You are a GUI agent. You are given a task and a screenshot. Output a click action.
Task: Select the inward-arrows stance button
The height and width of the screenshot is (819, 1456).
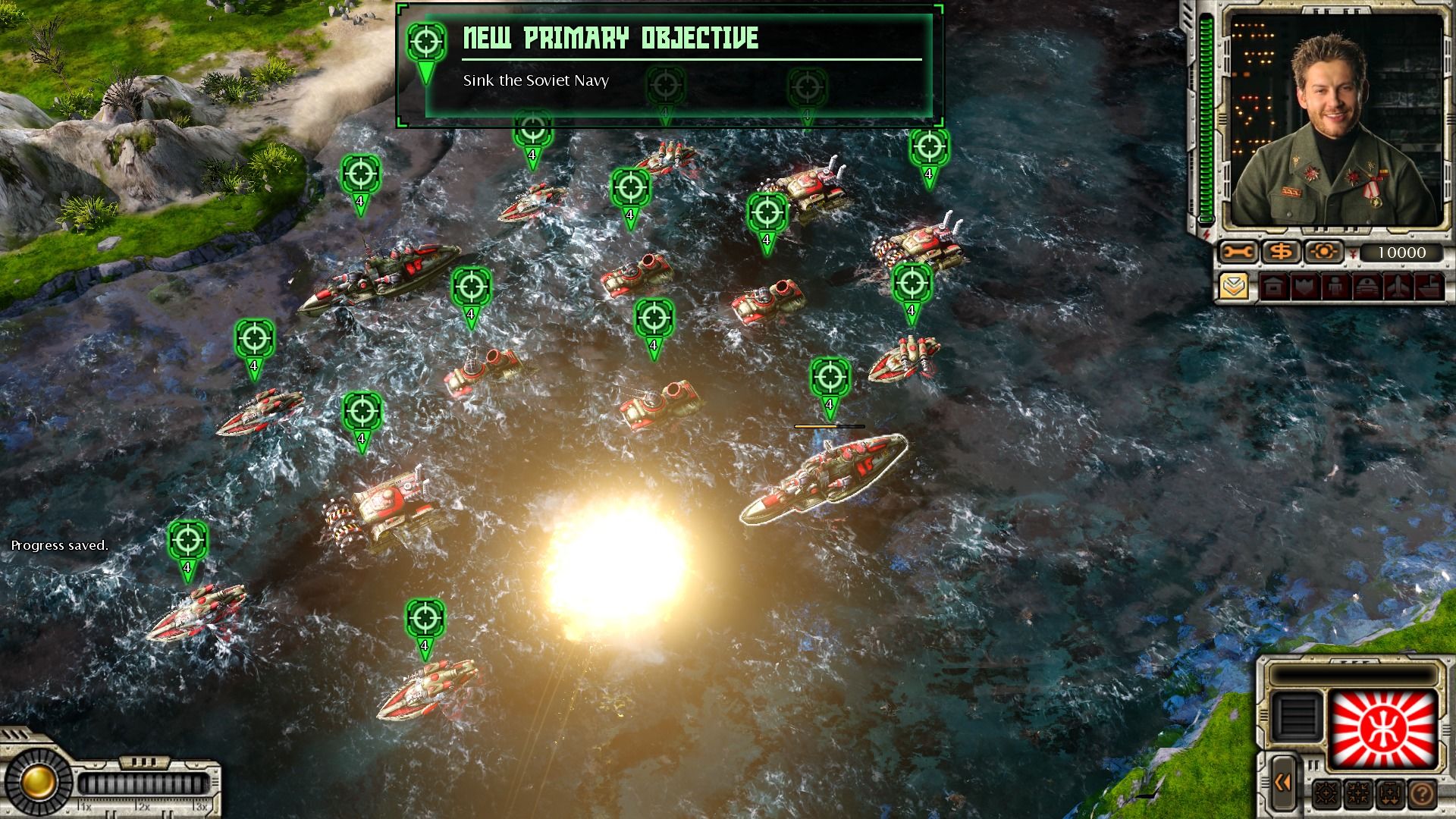(x=1358, y=794)
